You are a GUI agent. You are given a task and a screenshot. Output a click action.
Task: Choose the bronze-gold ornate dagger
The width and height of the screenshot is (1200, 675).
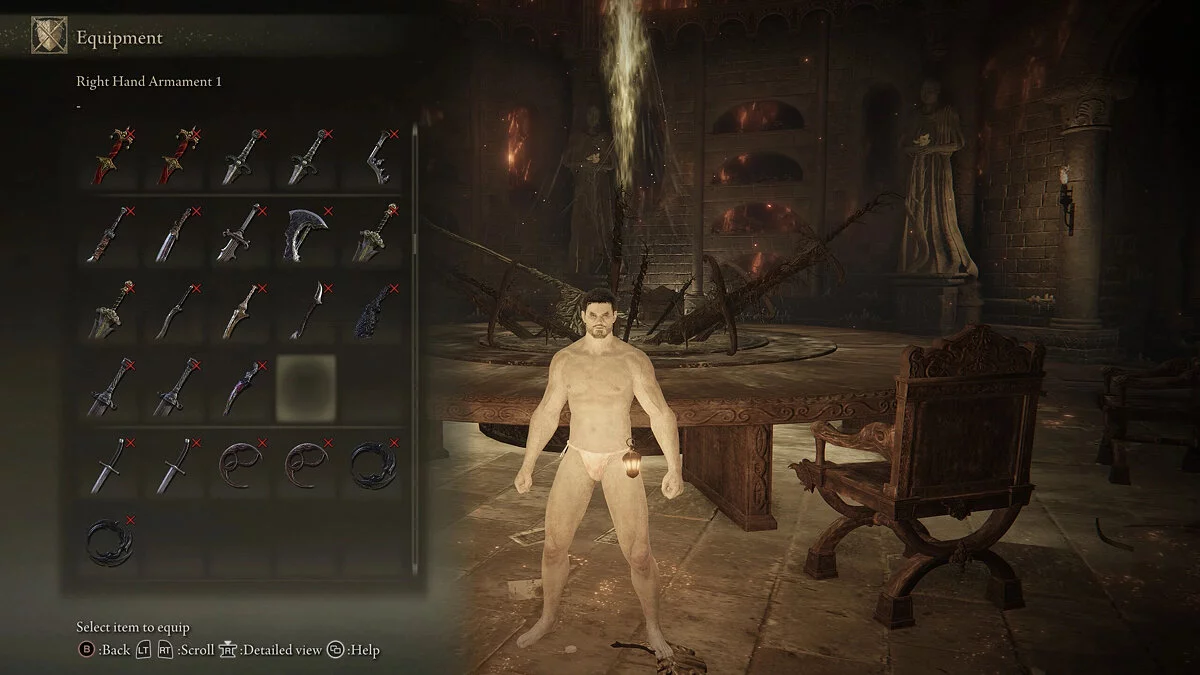coord(241,310)
